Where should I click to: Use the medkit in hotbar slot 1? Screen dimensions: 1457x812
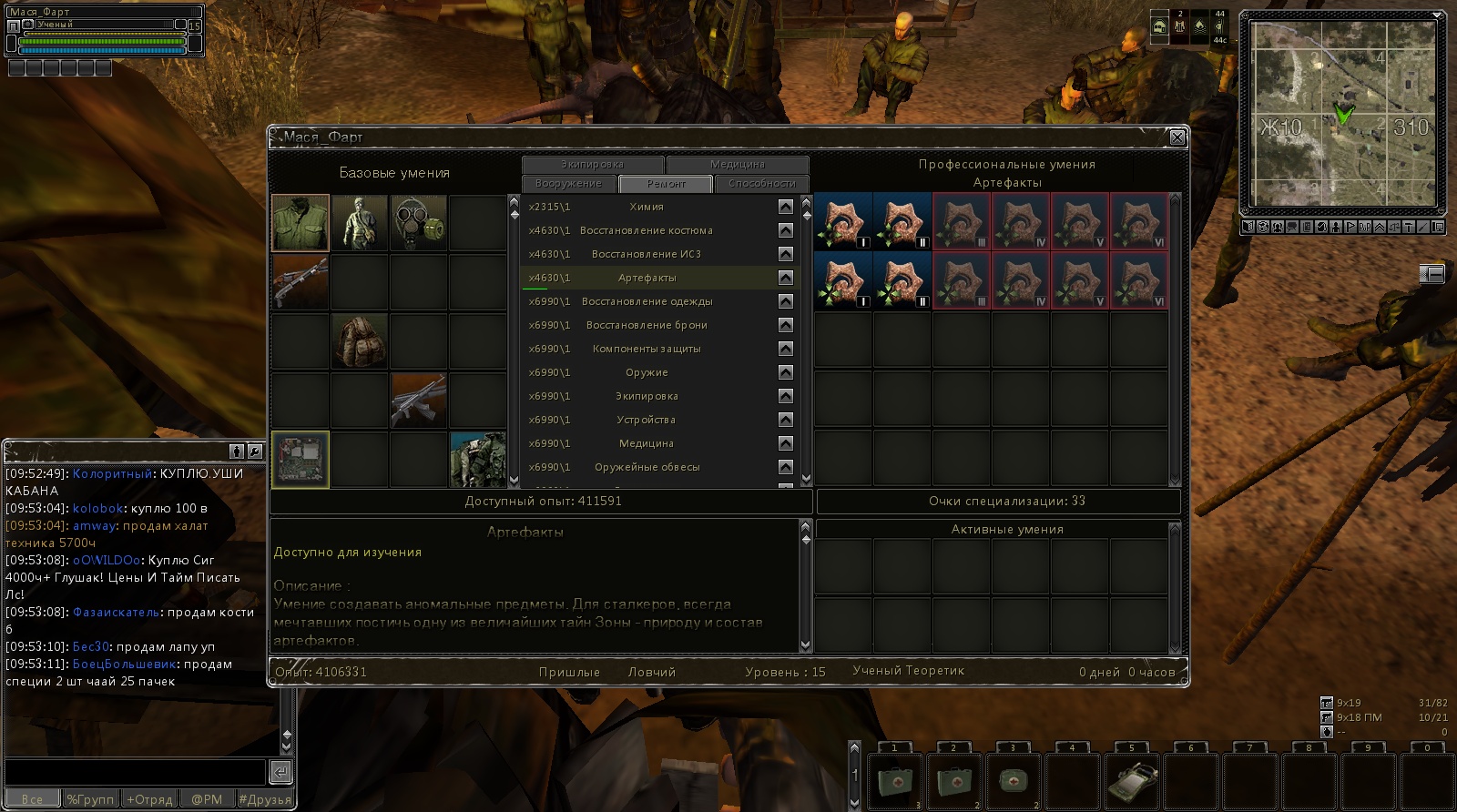pos(895,782)
